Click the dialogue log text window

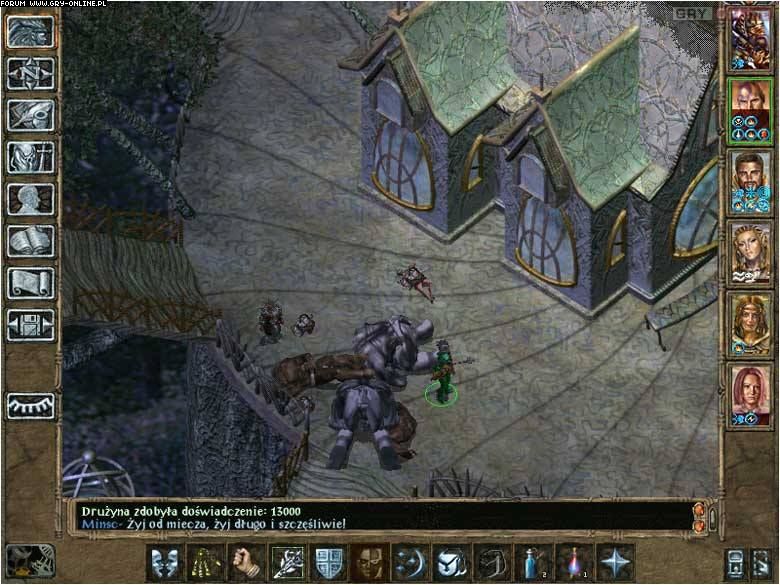[x=380, y=515]
